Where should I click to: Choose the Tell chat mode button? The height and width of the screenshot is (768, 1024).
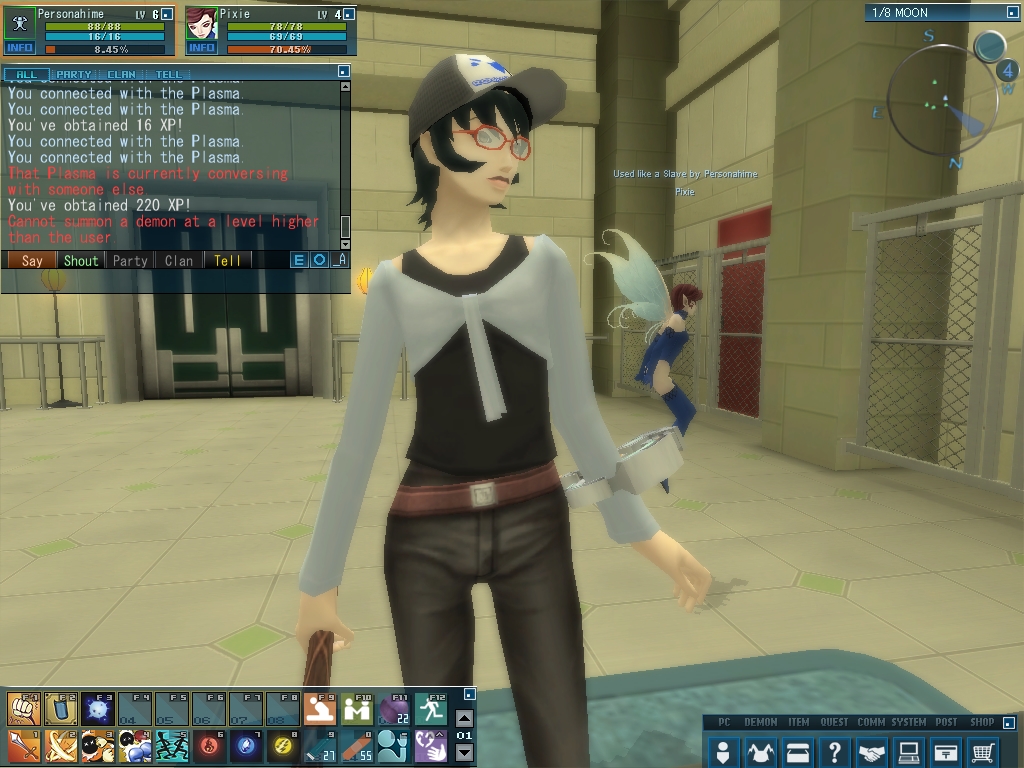pyautogui.click(x=227, y=260)
